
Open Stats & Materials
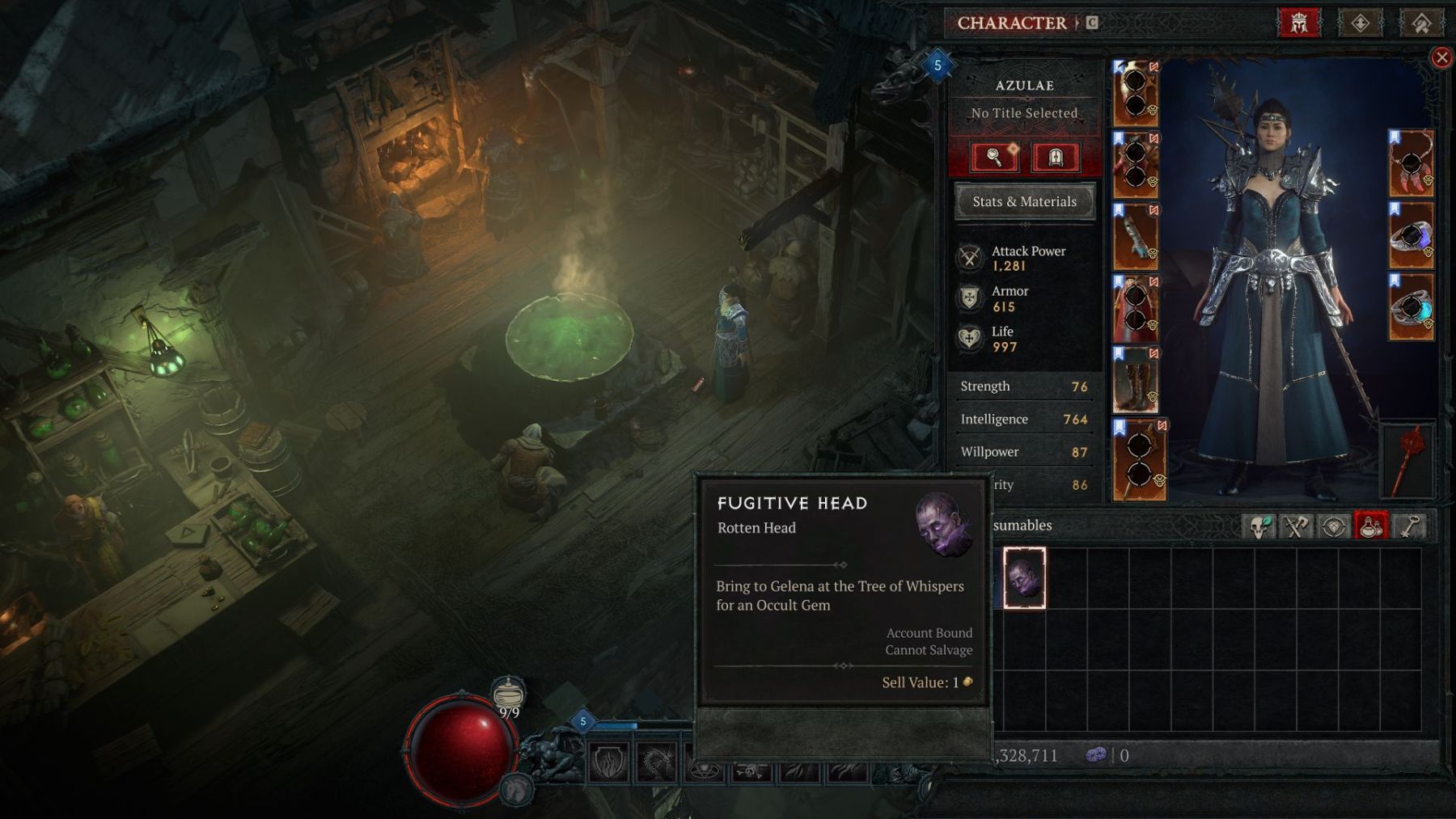(x=1024, y=201)
